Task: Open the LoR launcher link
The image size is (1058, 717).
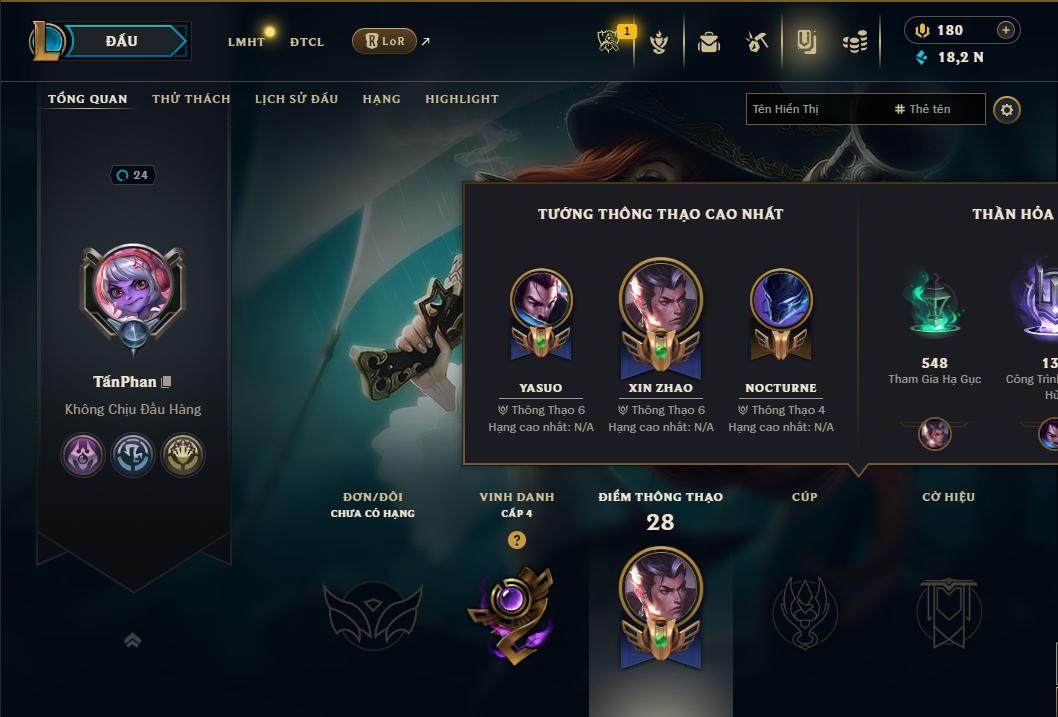Action: pyautogui.click(x=385, y=41)
